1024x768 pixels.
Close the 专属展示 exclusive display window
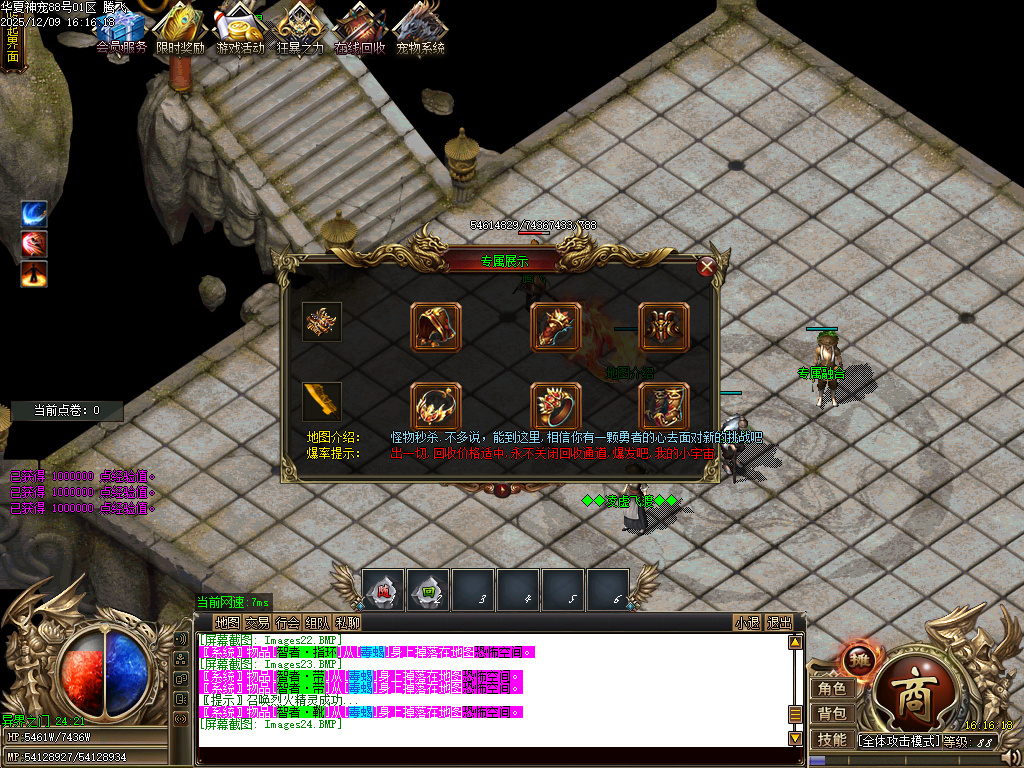click(x=707, y=266)
